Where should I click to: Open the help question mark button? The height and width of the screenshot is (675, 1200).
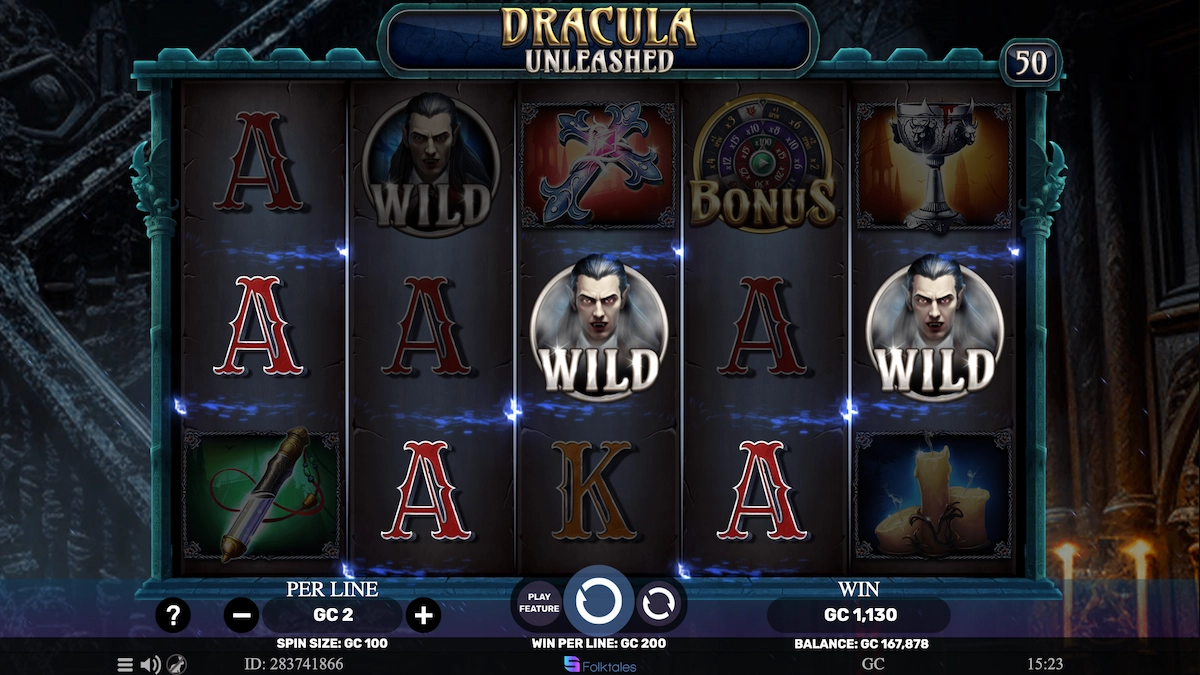[x=173, y=615]
